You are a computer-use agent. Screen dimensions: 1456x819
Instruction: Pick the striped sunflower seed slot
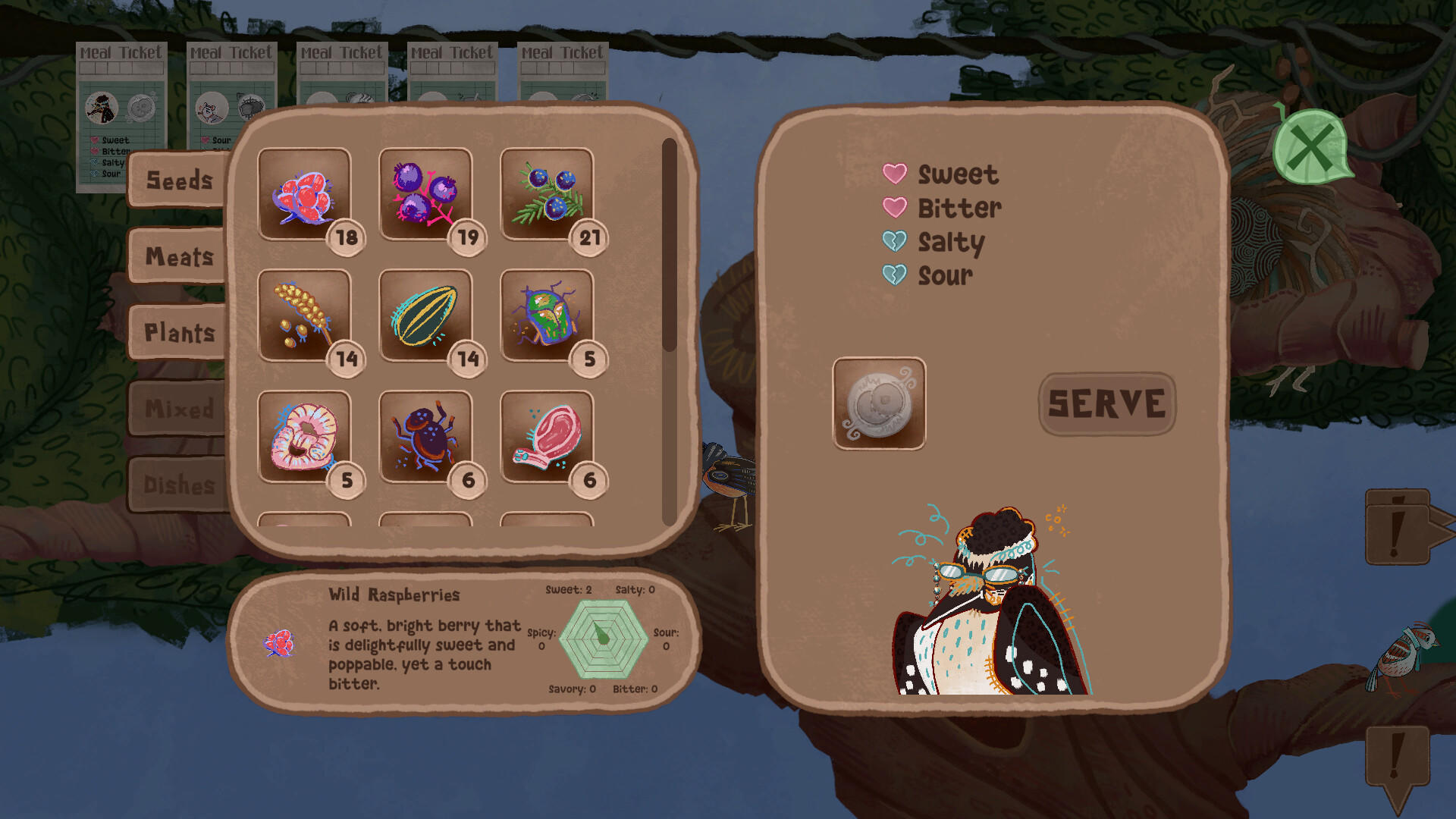[x=425, y=315]
